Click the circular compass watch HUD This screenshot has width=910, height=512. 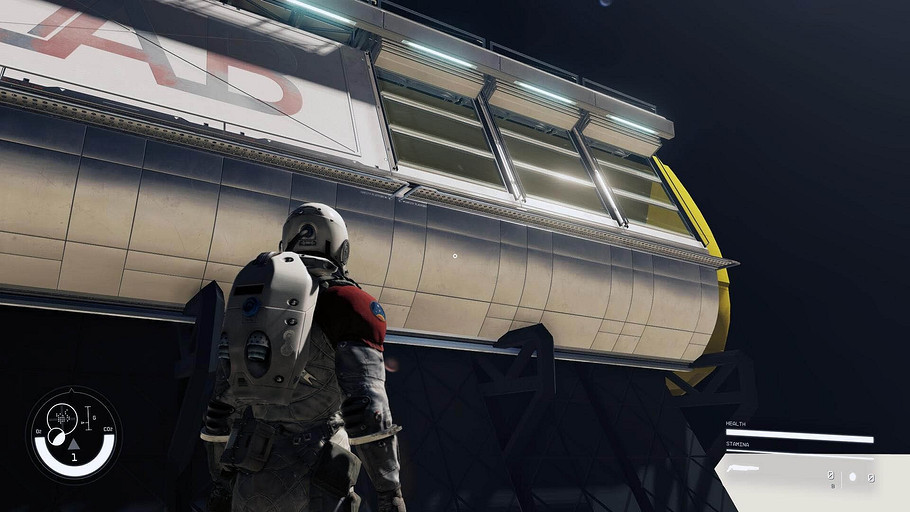[73, 434]
